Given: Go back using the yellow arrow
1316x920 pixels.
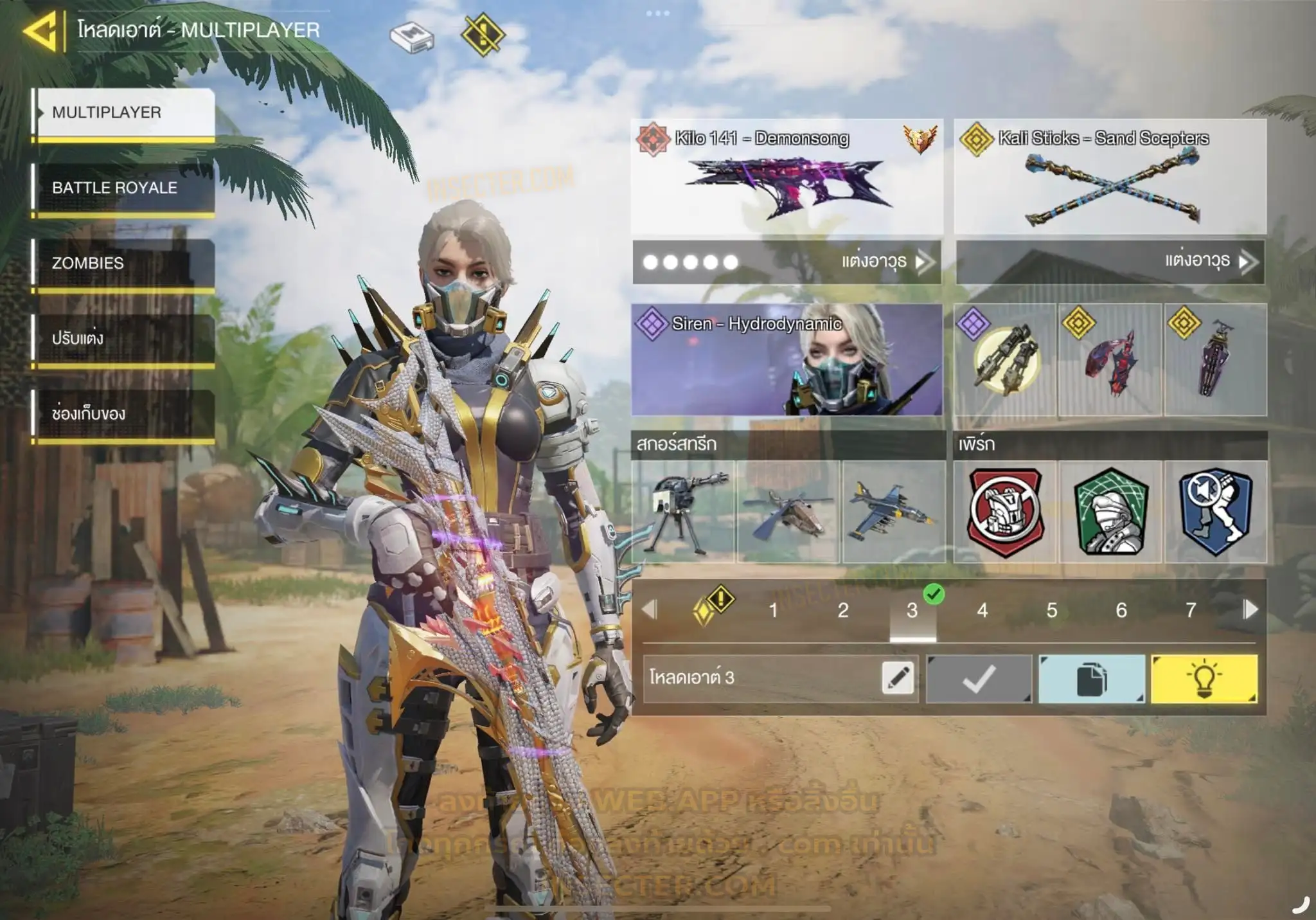Looking at the screenshot, I should 41,30.
